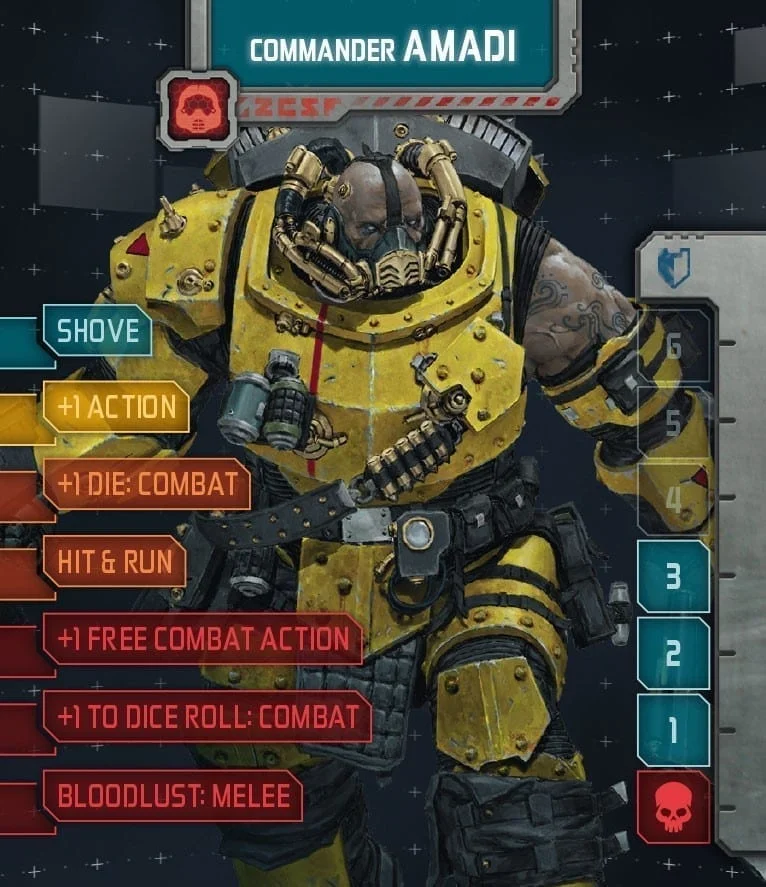Click the red skull death slot
This screenshot has width=766, height=887.
[673, 807]
